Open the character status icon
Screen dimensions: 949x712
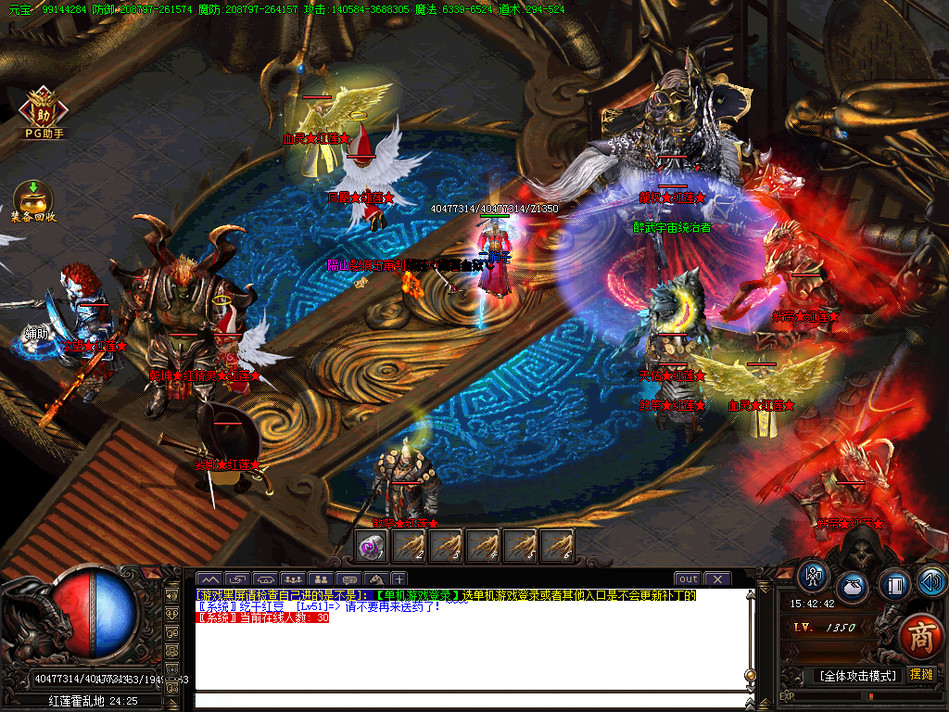pyautogui.click(x=813, y=577)
